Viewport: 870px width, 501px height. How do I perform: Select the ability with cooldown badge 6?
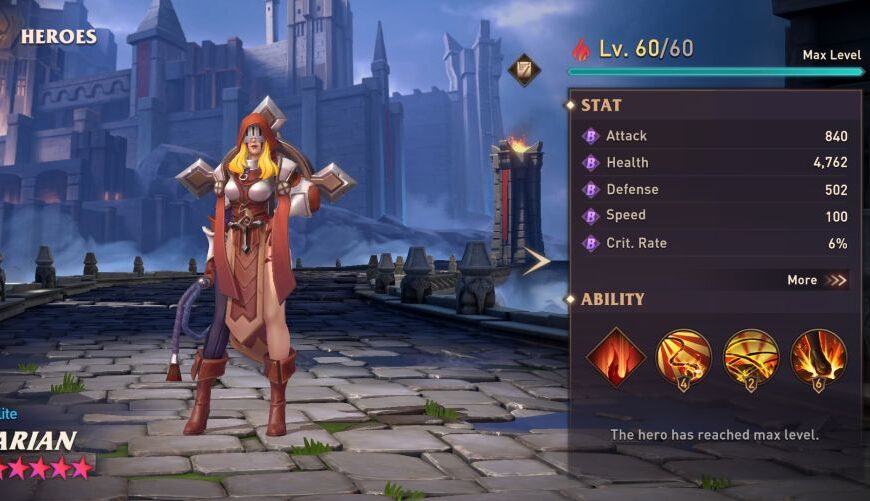coord(819,357)
